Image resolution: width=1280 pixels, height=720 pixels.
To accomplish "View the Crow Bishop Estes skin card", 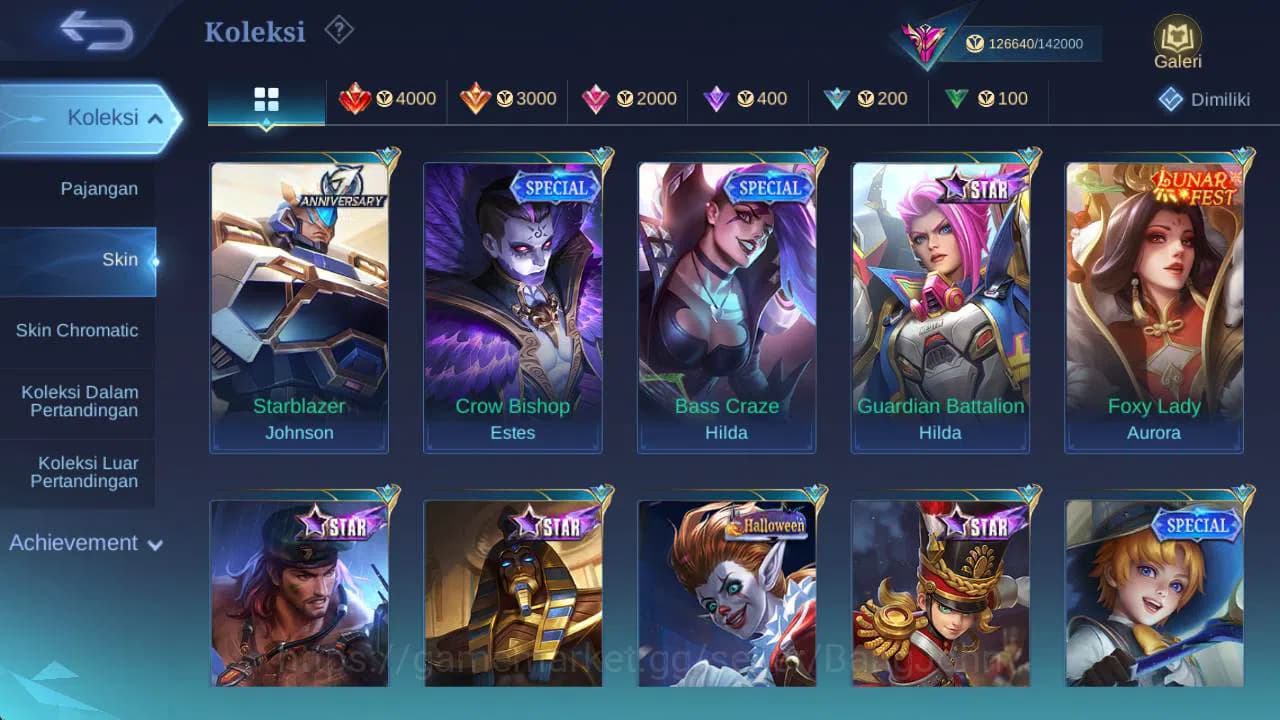I will [512, 300].
